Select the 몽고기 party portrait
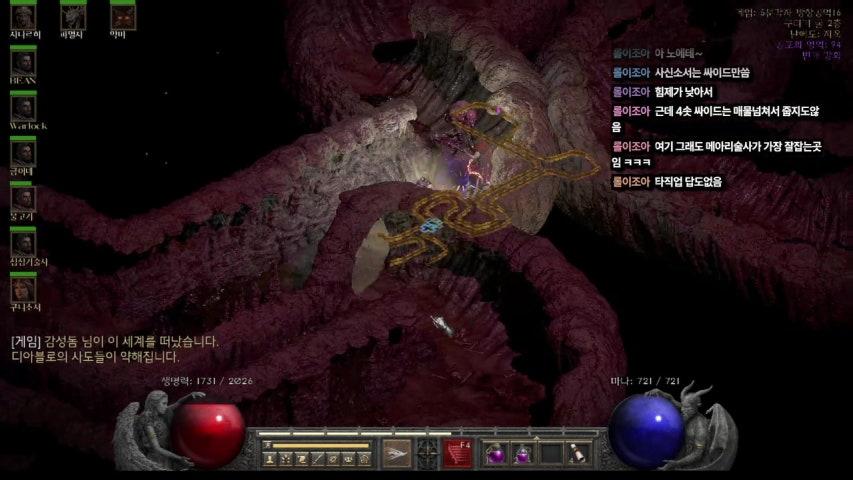This screenshot has width=853, height=480. click(22, 198)
